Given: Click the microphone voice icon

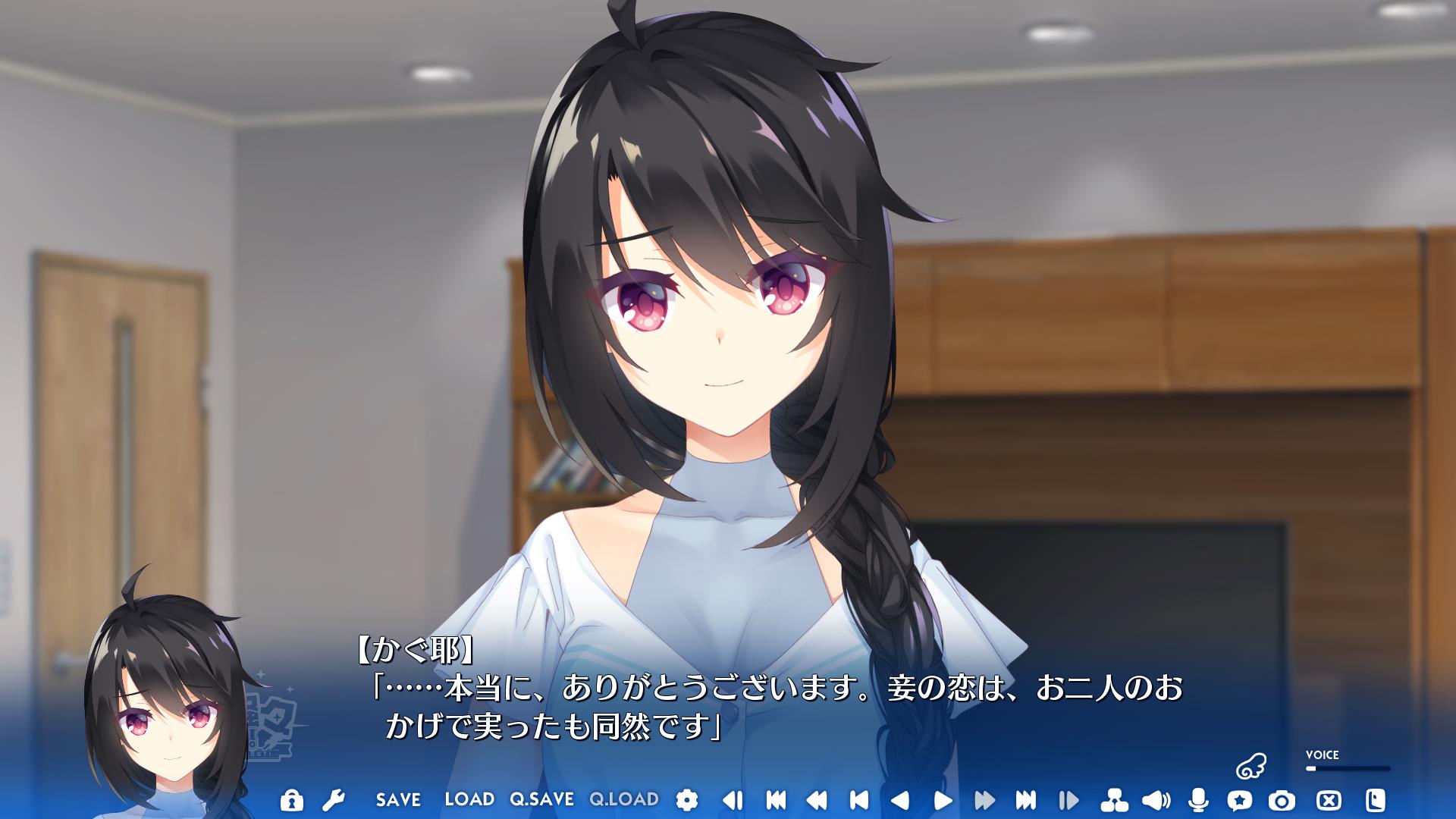Looking at the screenshot, I should point(1198,800).
